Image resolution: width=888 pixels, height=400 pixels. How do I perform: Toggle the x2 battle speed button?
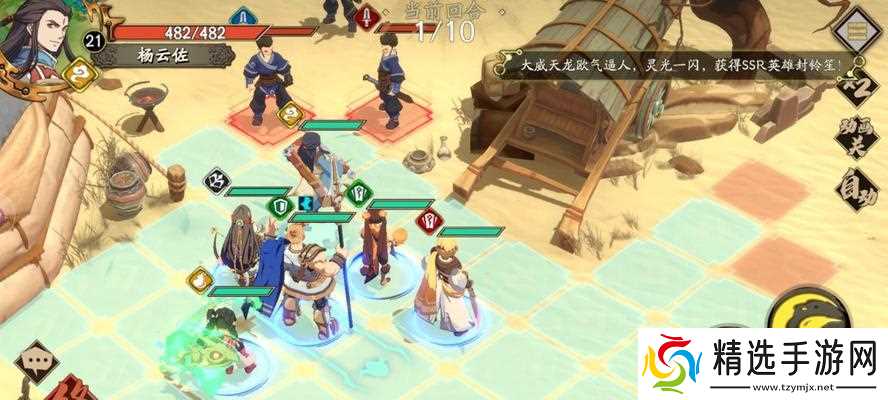tap(857, 85)
